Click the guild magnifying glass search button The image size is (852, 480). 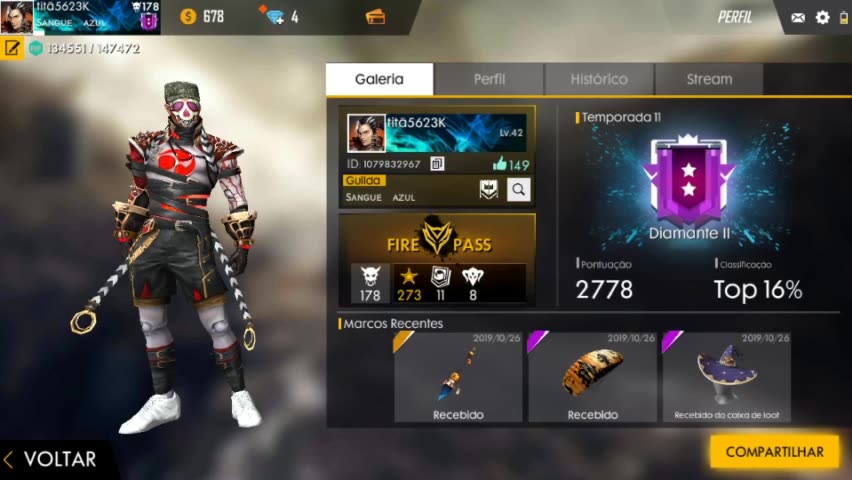tap(518, 189)
